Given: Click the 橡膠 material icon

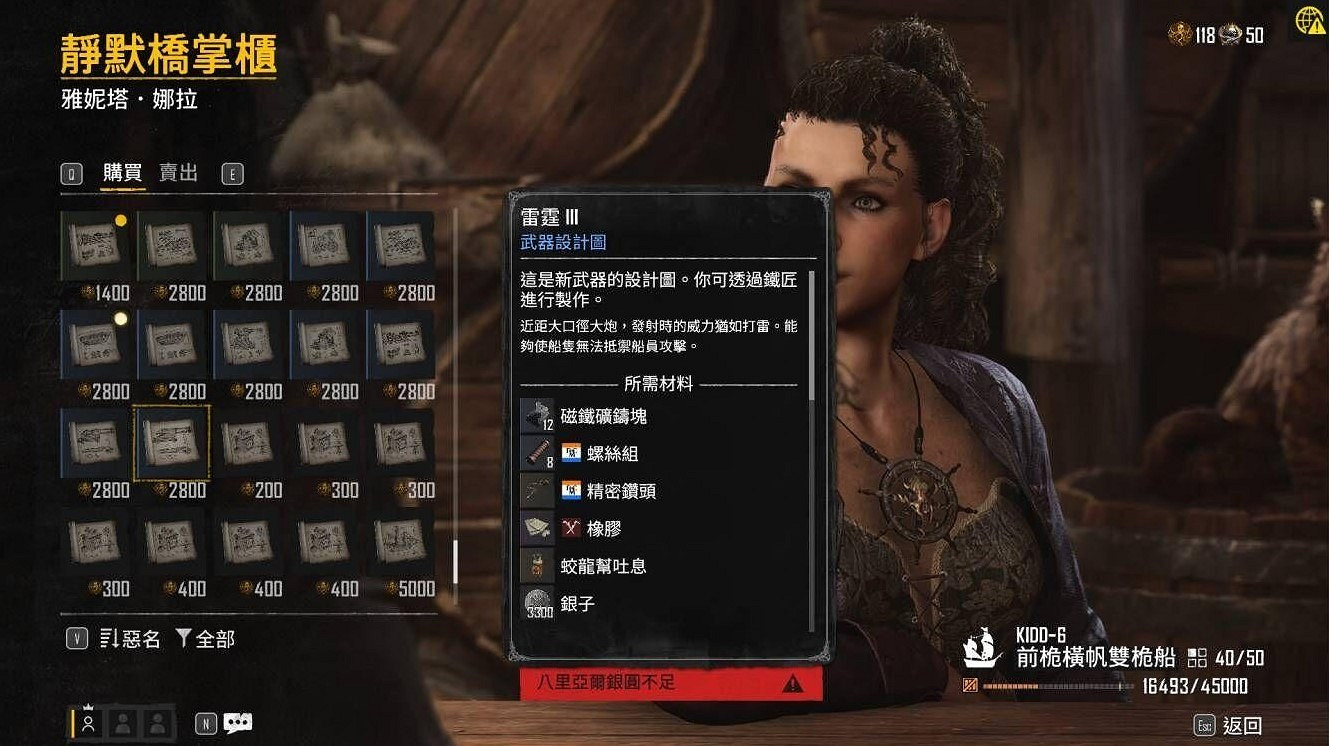Looking at the screenshot, I should pos(537,529).
